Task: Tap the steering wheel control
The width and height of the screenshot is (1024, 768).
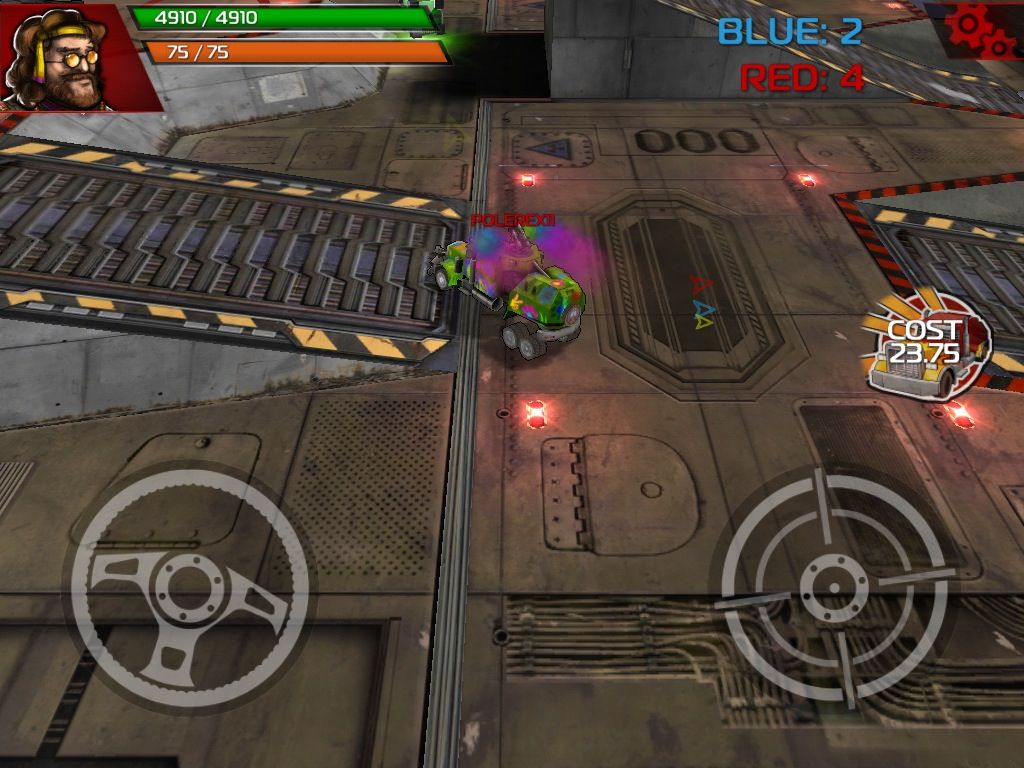Action: 188,591
